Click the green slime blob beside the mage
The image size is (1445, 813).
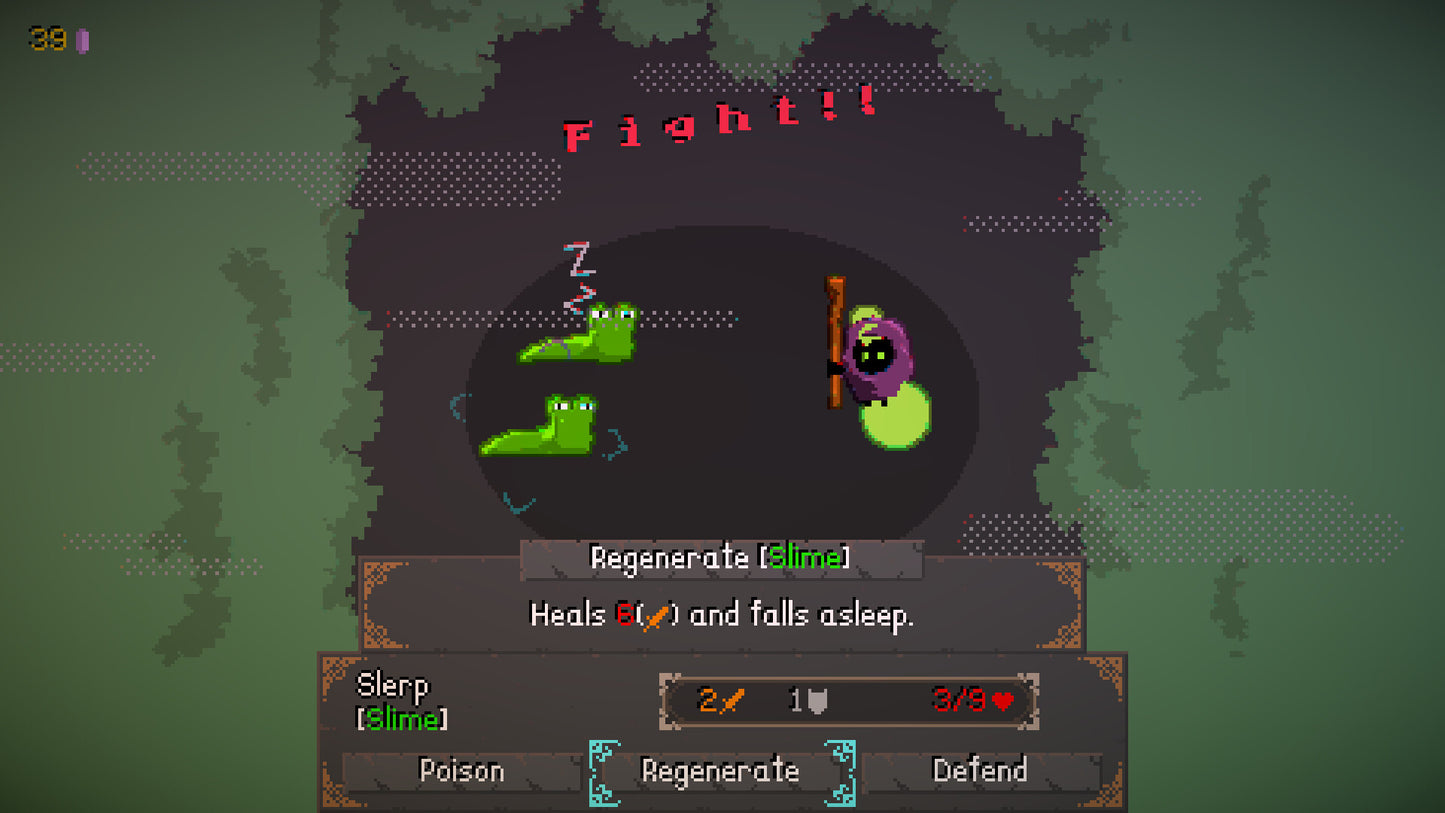[x=898, y=415]
